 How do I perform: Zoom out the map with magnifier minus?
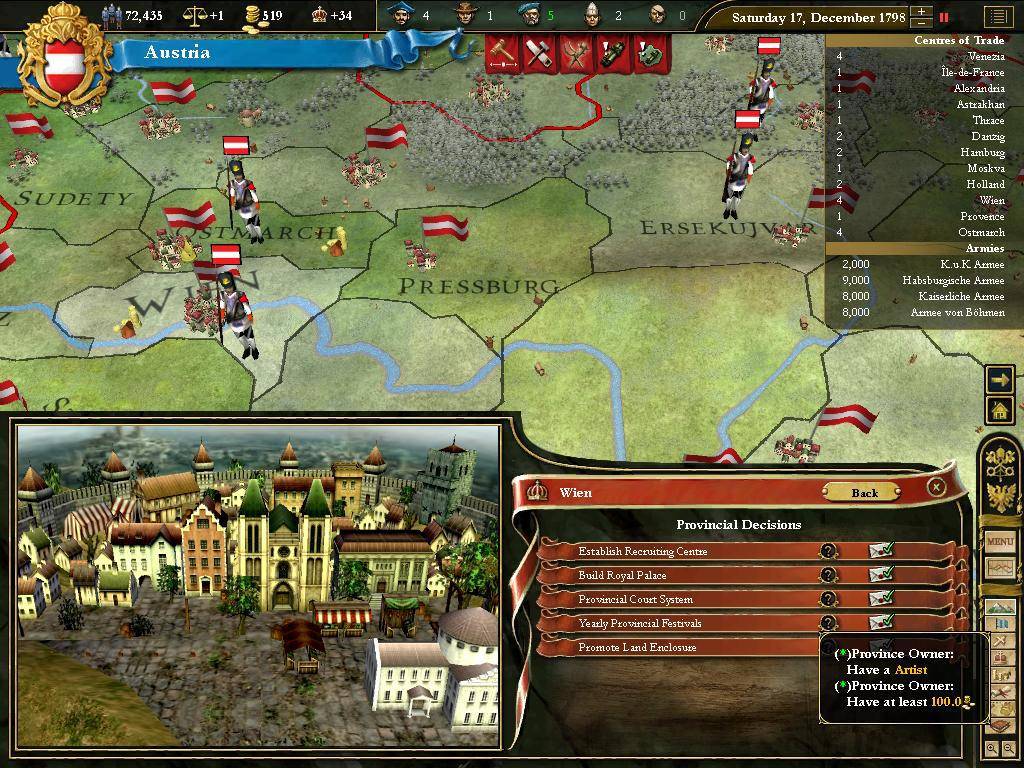1009,748
